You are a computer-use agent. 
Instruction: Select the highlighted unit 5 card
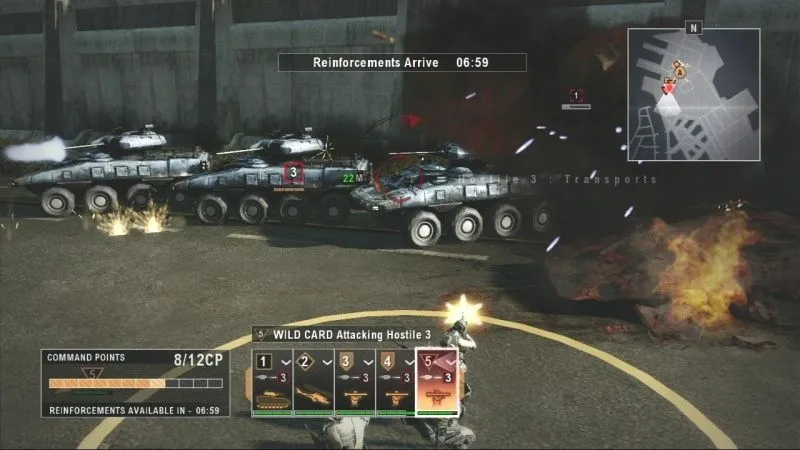click(437, 383)
